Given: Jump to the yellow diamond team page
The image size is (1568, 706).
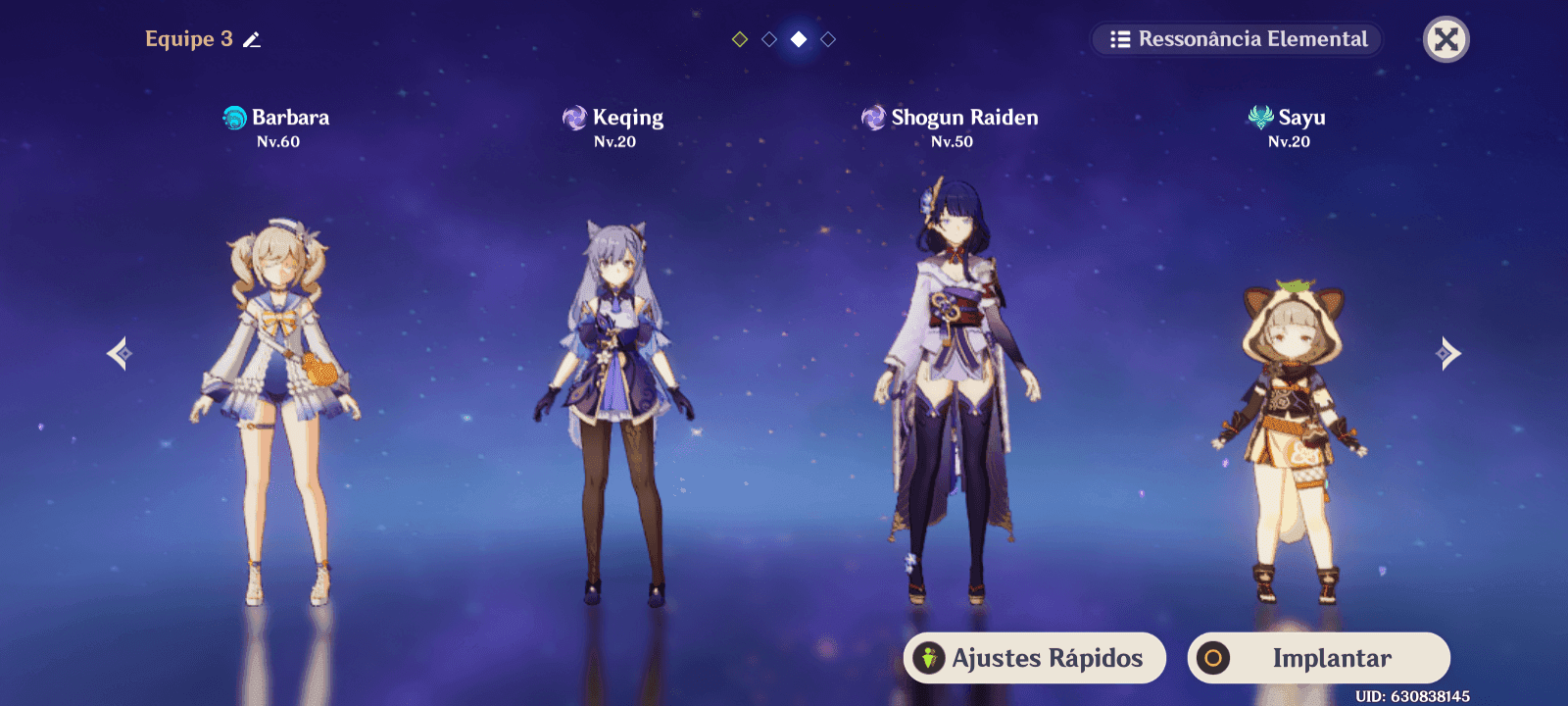Looking at the screenshot, I should 740,39.
